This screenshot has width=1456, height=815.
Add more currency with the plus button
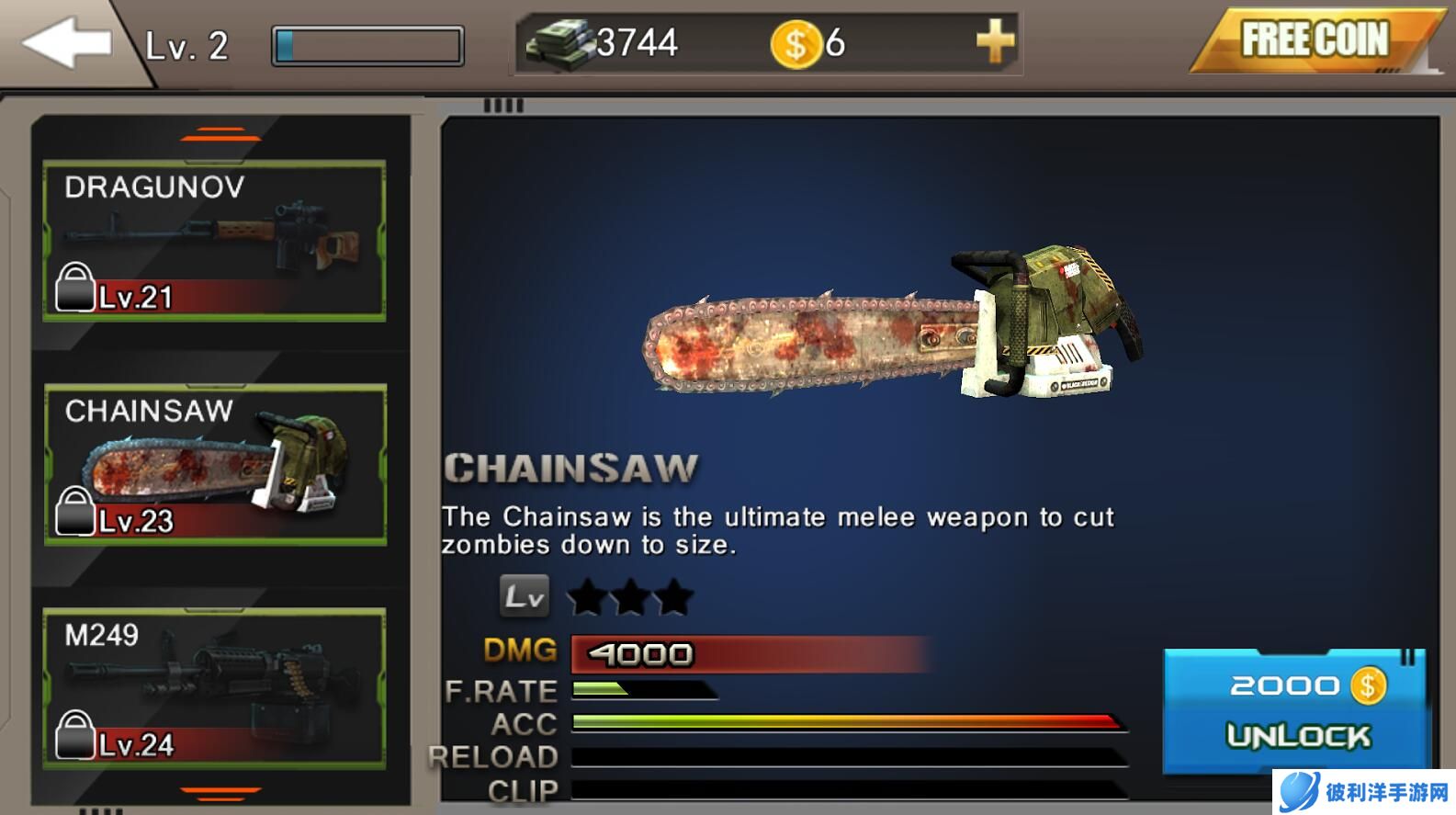click(x=995, y=42)
